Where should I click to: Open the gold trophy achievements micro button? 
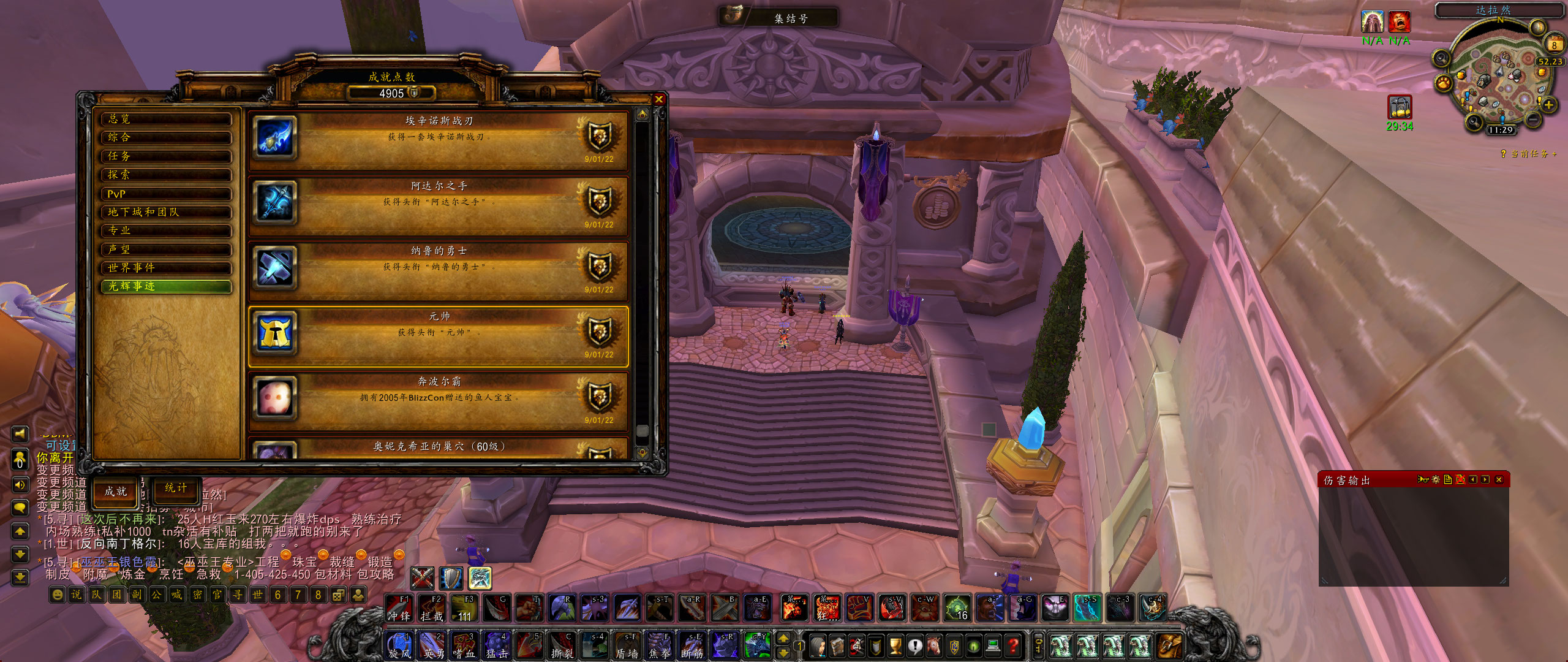pos(895,645)
